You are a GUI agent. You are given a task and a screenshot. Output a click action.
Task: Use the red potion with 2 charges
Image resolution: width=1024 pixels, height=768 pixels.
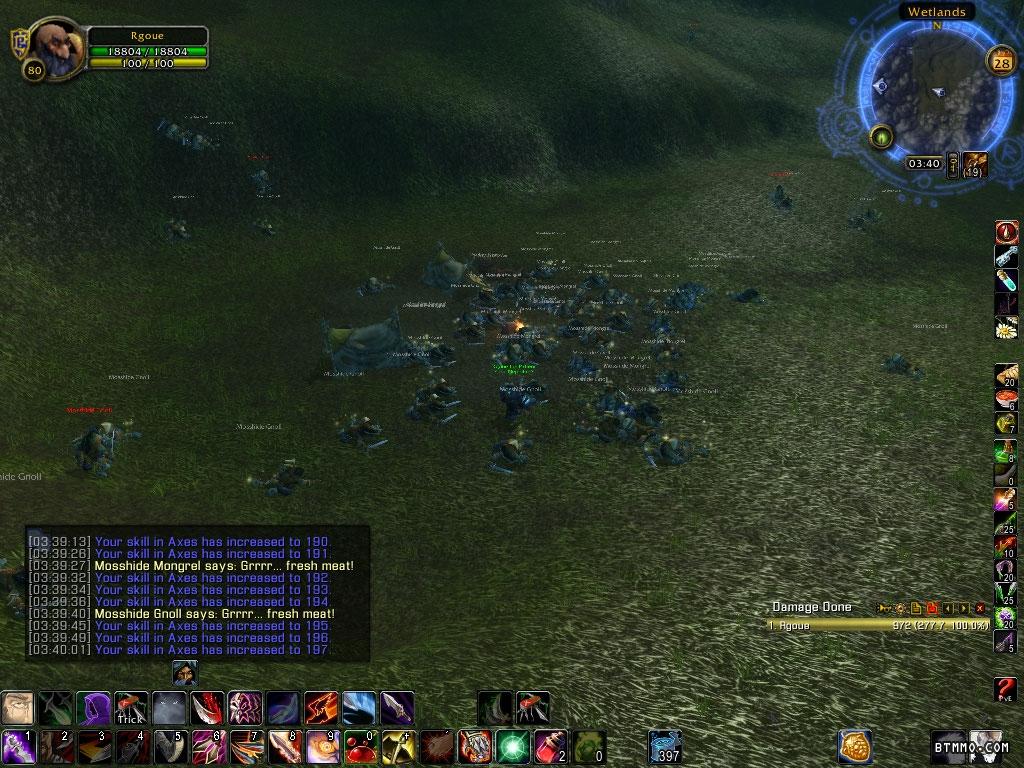click(x=549, y=747)
